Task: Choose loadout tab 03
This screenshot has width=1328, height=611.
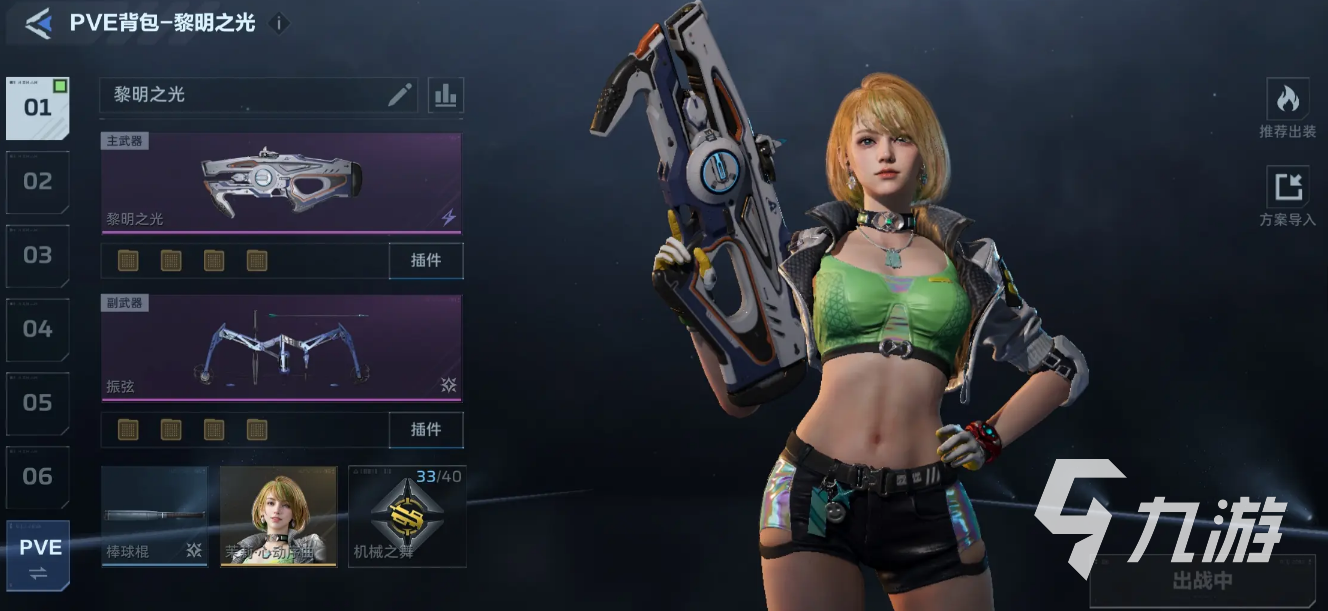Action: 38,256
